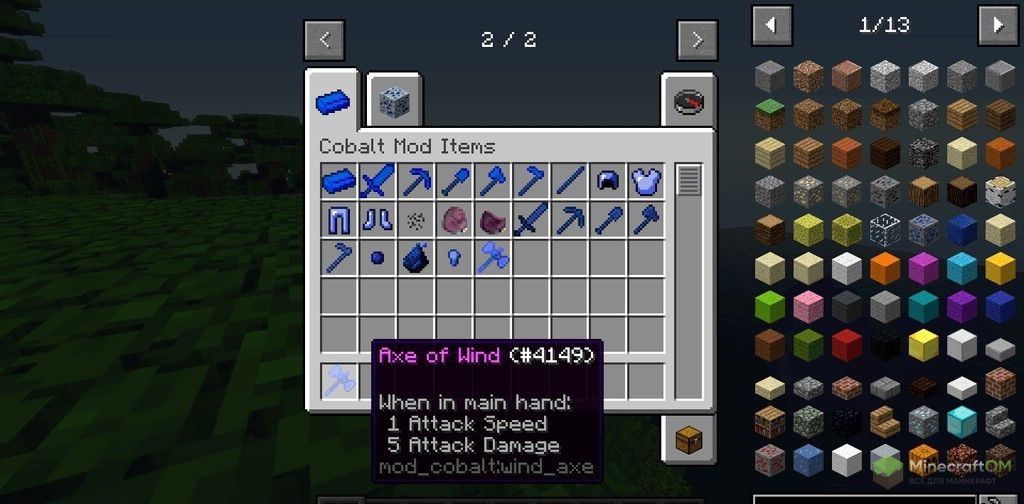Click the creative inventory scrollbar handle
The height and width of the screenshot is (504, 1024).
689,182
